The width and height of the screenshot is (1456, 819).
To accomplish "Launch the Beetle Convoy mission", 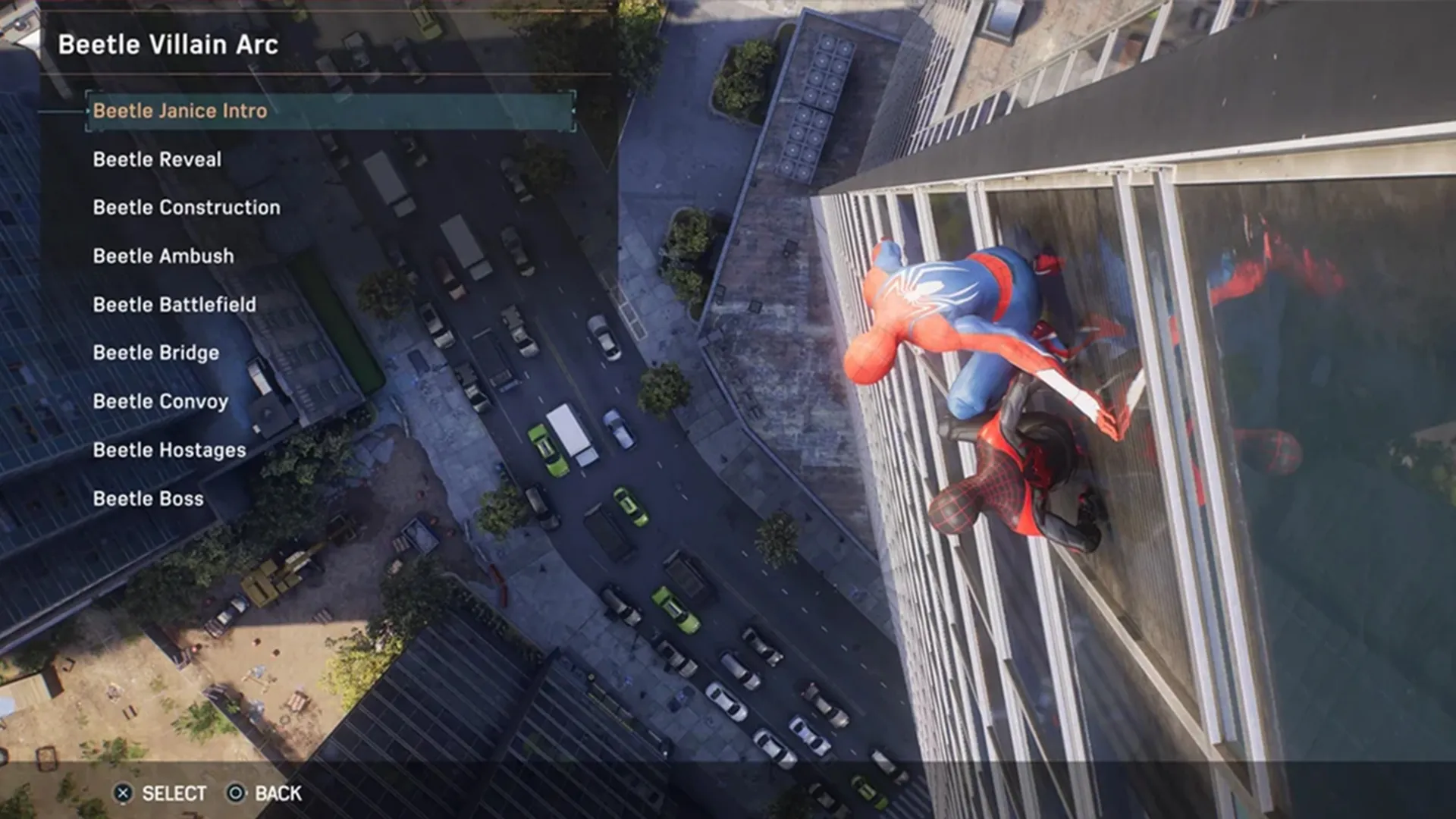I will [x=160, y=401].
